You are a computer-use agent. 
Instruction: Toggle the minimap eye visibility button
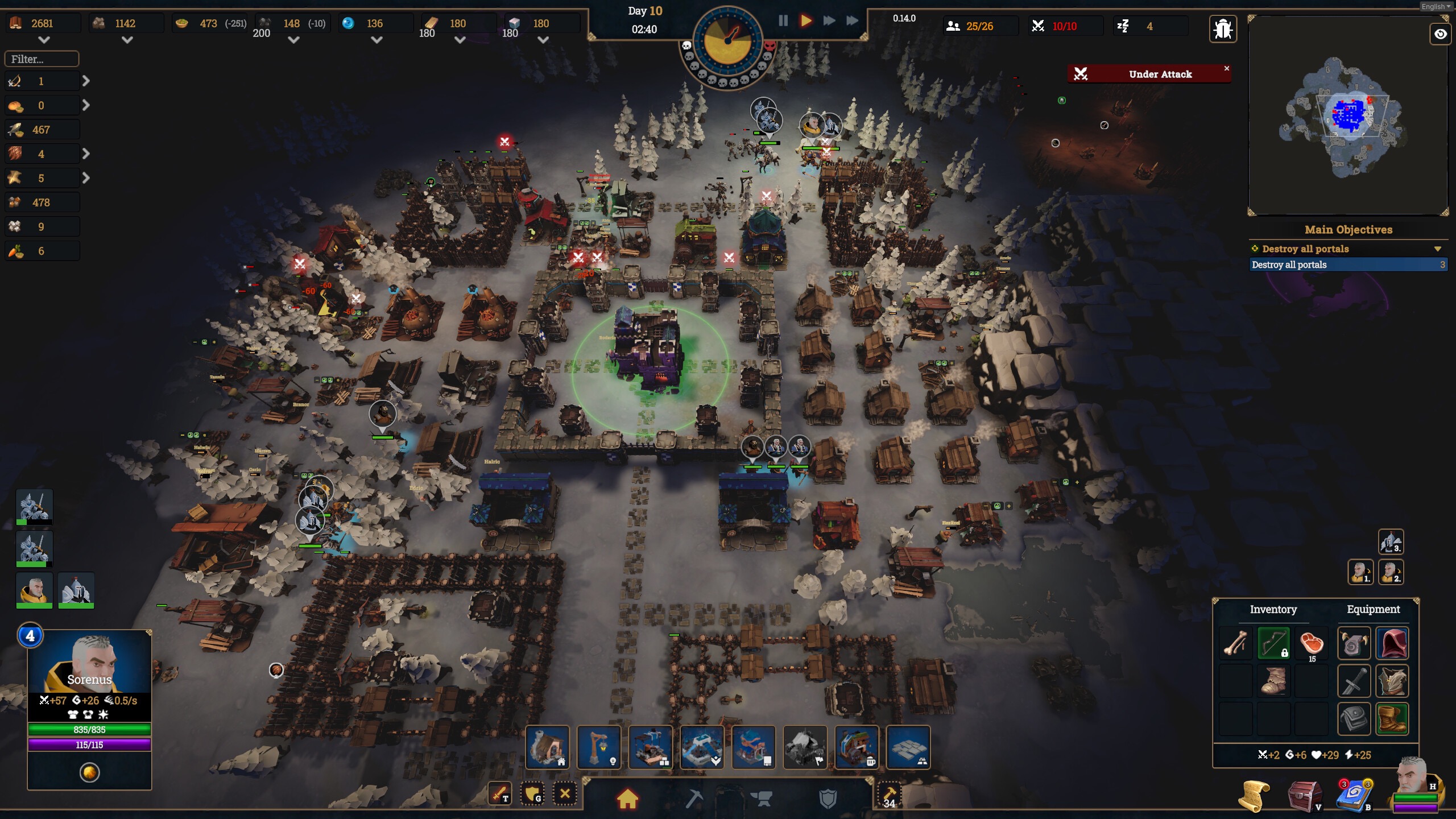coord(1440,34)
